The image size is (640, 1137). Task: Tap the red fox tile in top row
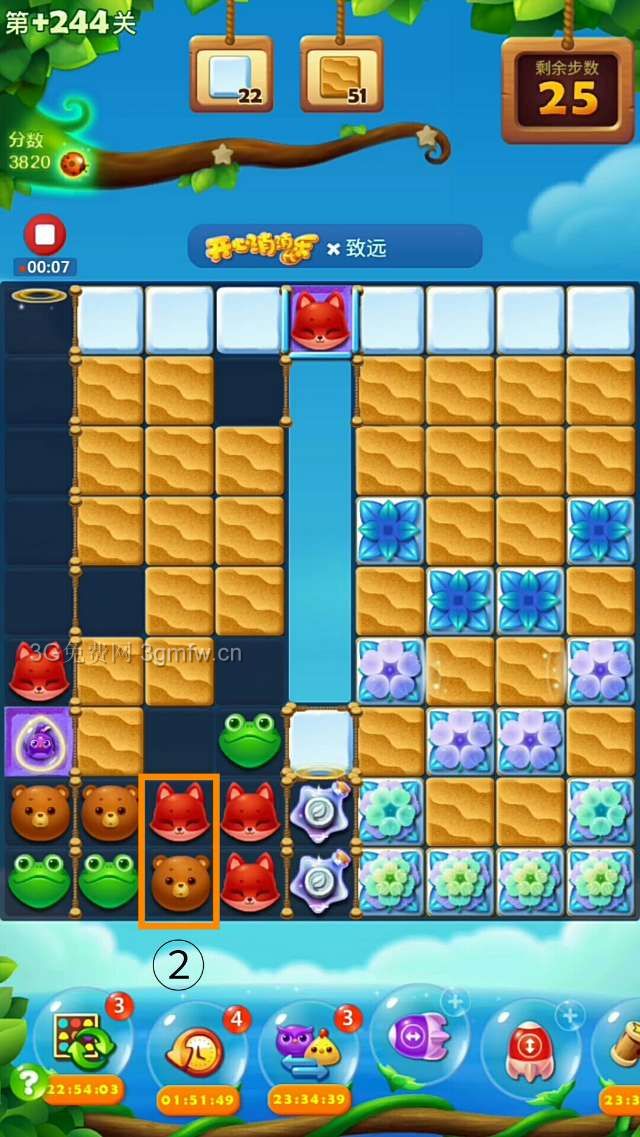point(319,321)
